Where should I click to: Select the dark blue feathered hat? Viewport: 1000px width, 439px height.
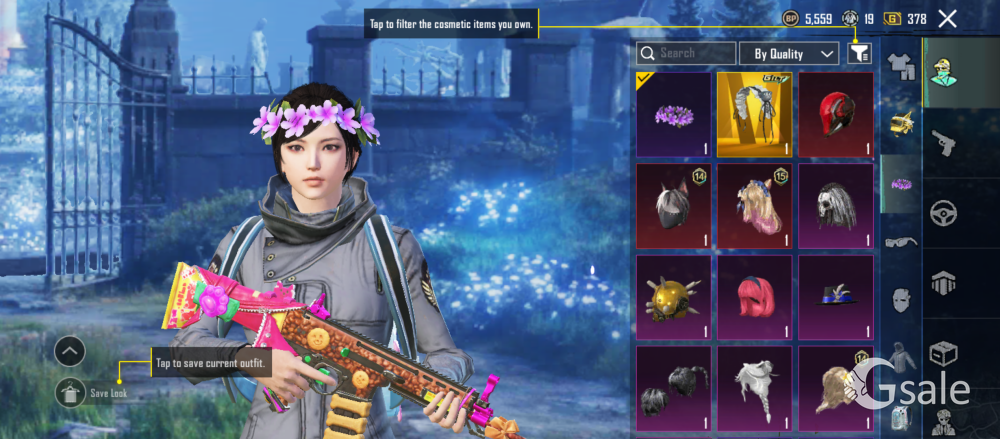tap(835, 297)
